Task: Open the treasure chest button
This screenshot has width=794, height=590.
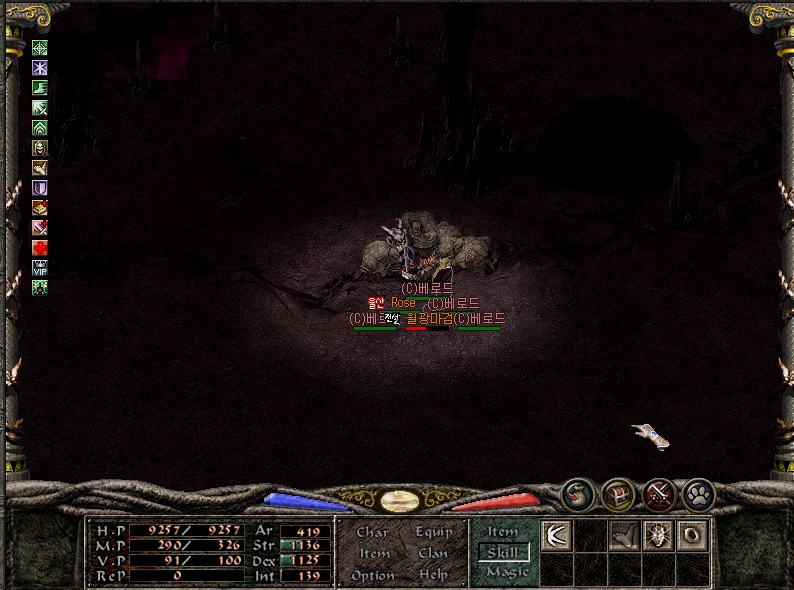Action: click(618, 493)
